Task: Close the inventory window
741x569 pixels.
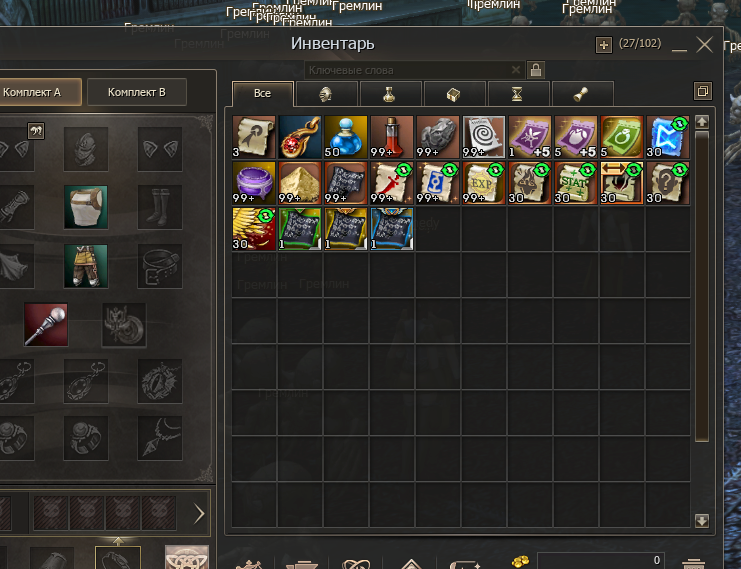Action: 706,44
